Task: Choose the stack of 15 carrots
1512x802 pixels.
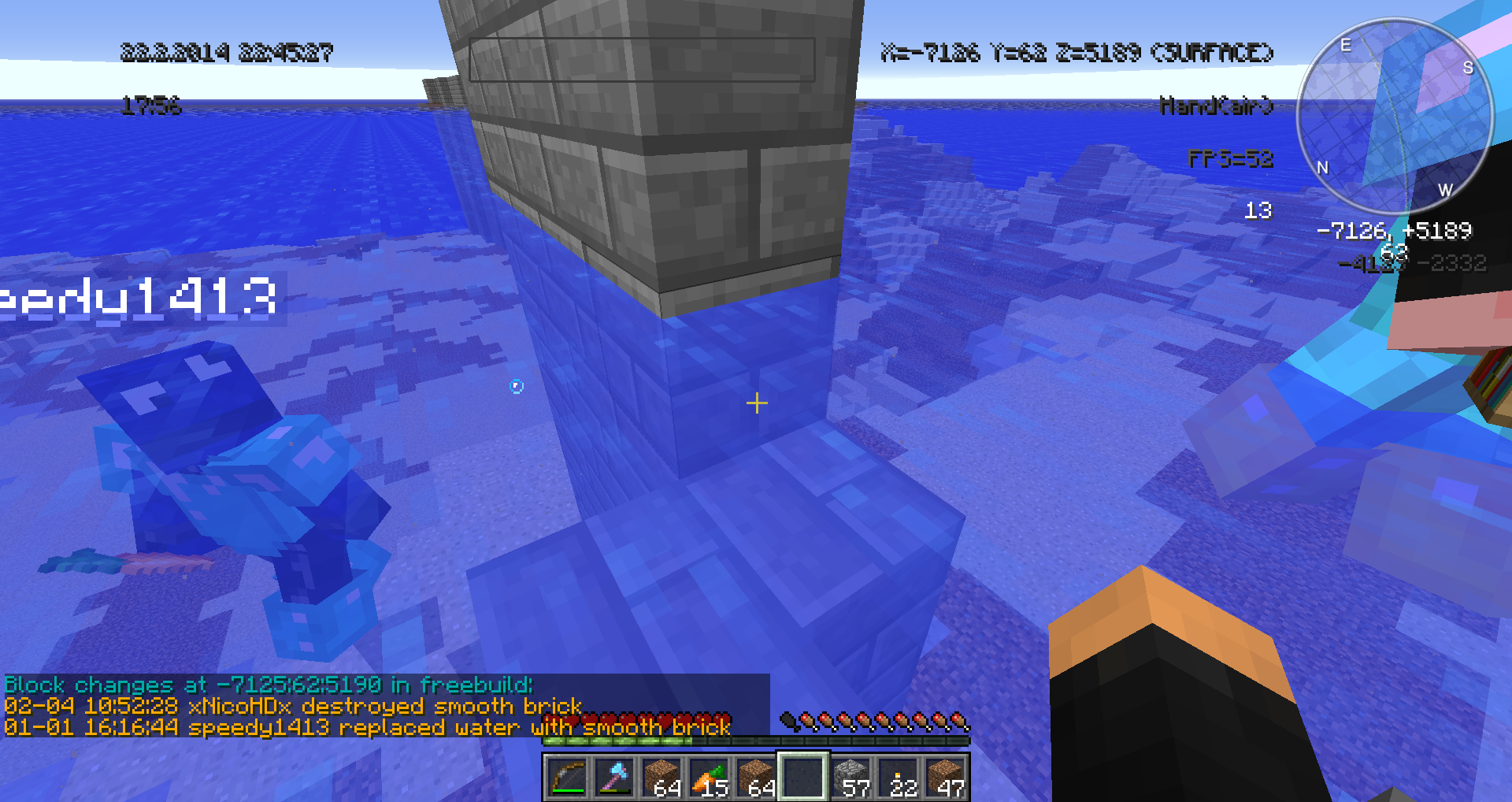Action: coord(709,777)
